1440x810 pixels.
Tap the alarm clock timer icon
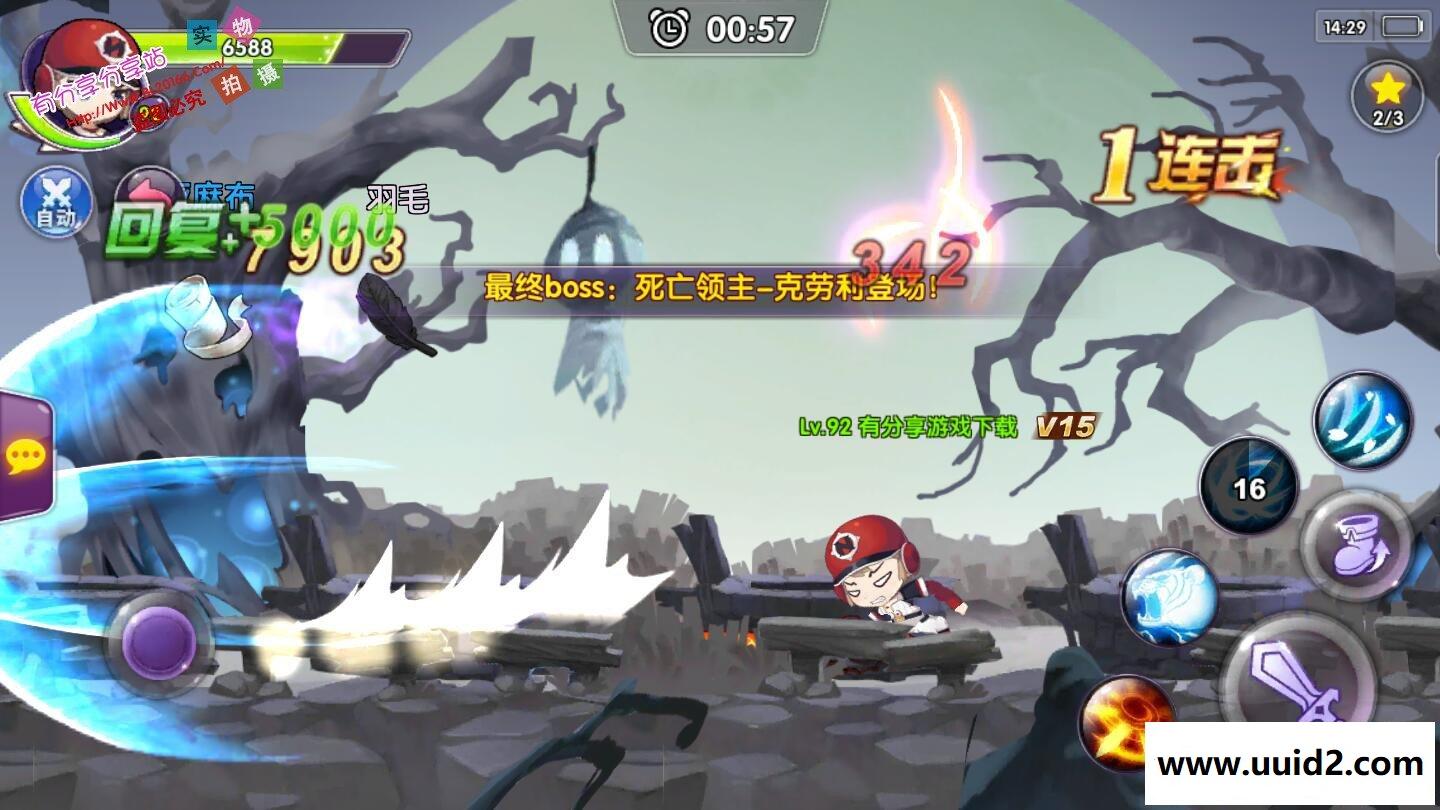tap(669, 28)
